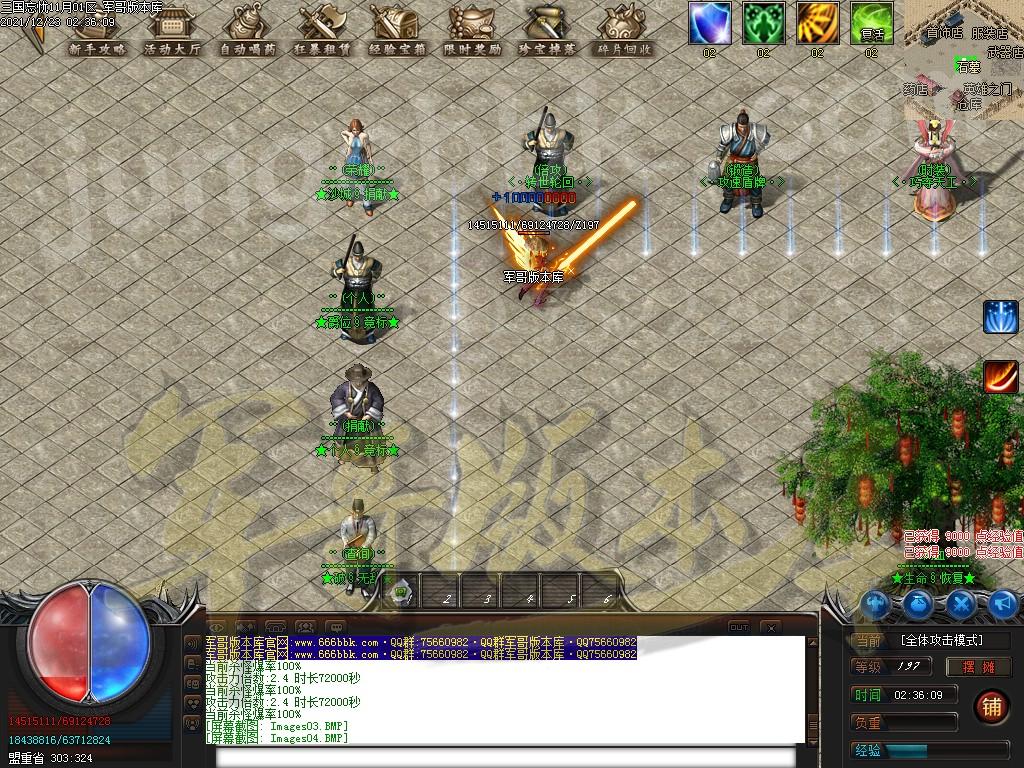1024x768 pixels.
Task: Click the green winged figure buff icon
Action: 764,23
